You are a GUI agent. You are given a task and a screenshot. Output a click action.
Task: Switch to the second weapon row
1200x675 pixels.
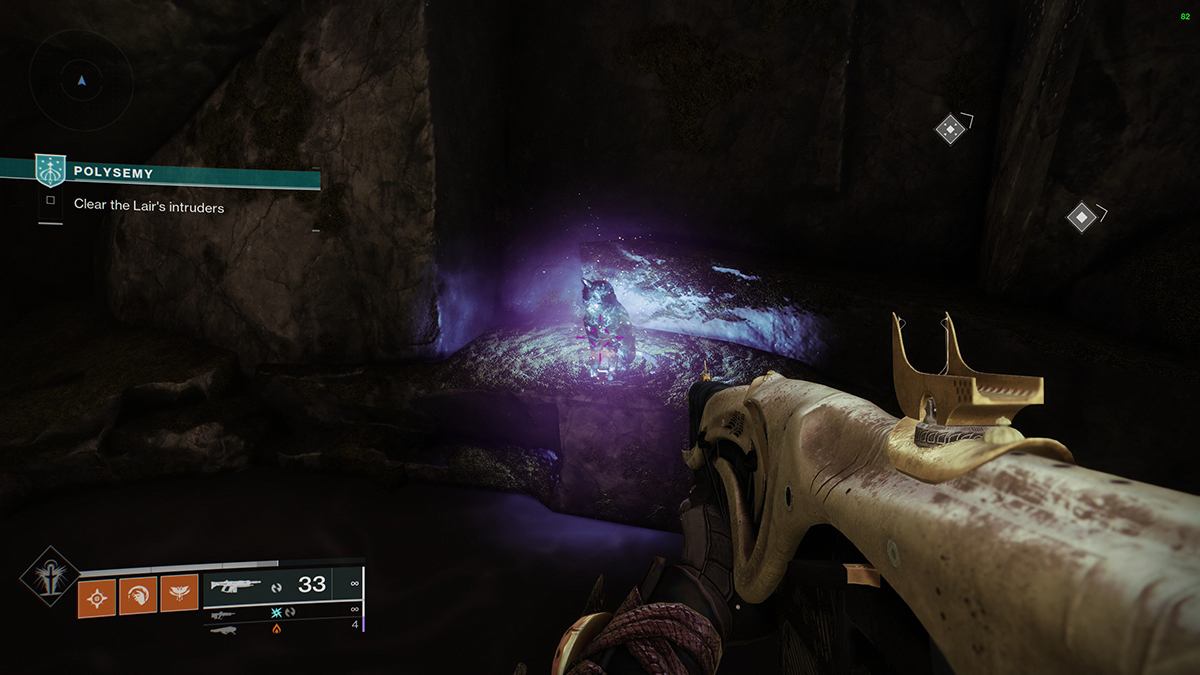pyautogui.click(x=281, y=612)
